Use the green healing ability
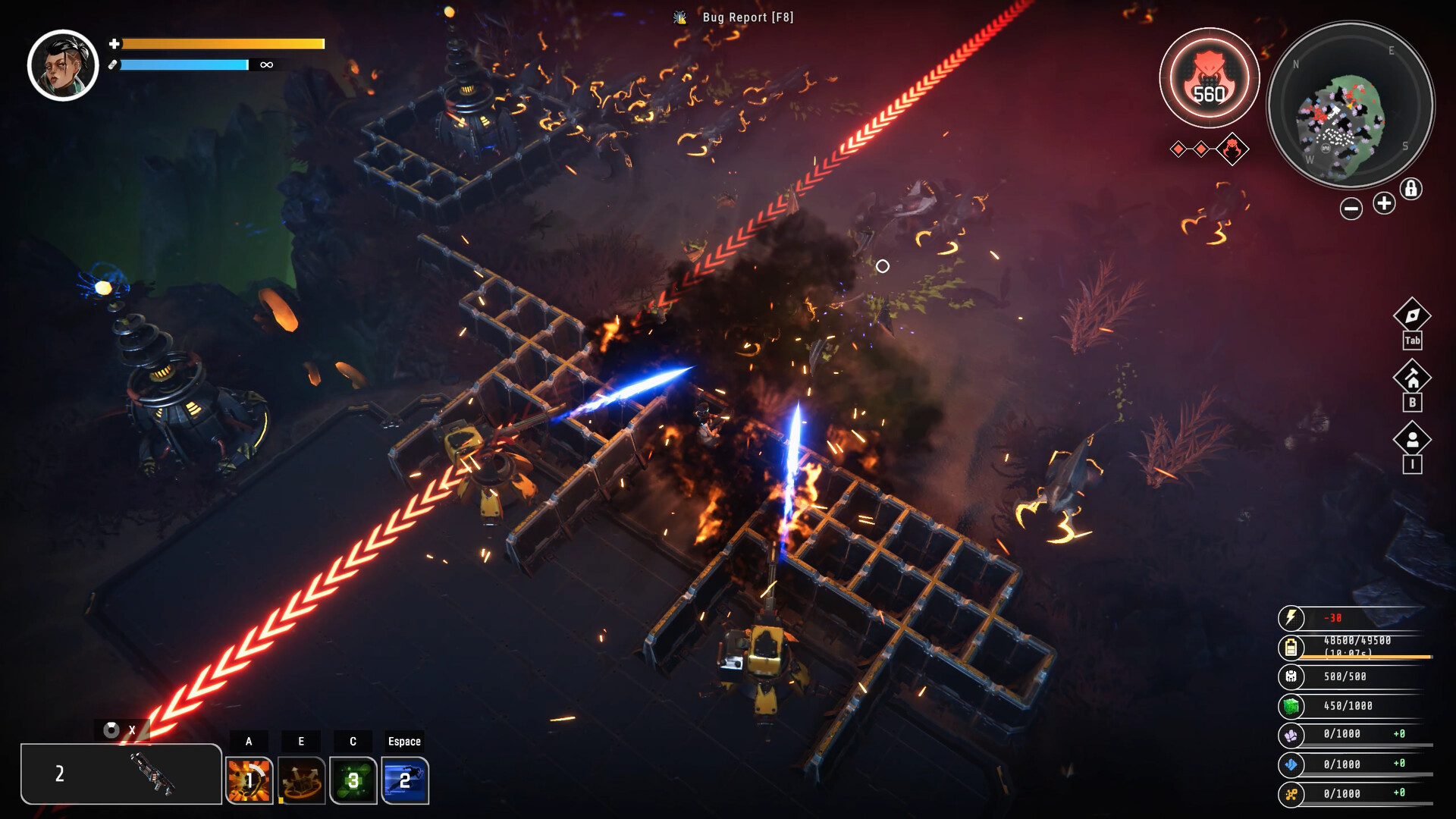This screenshot has height=819, width=1456. point(353,780)
